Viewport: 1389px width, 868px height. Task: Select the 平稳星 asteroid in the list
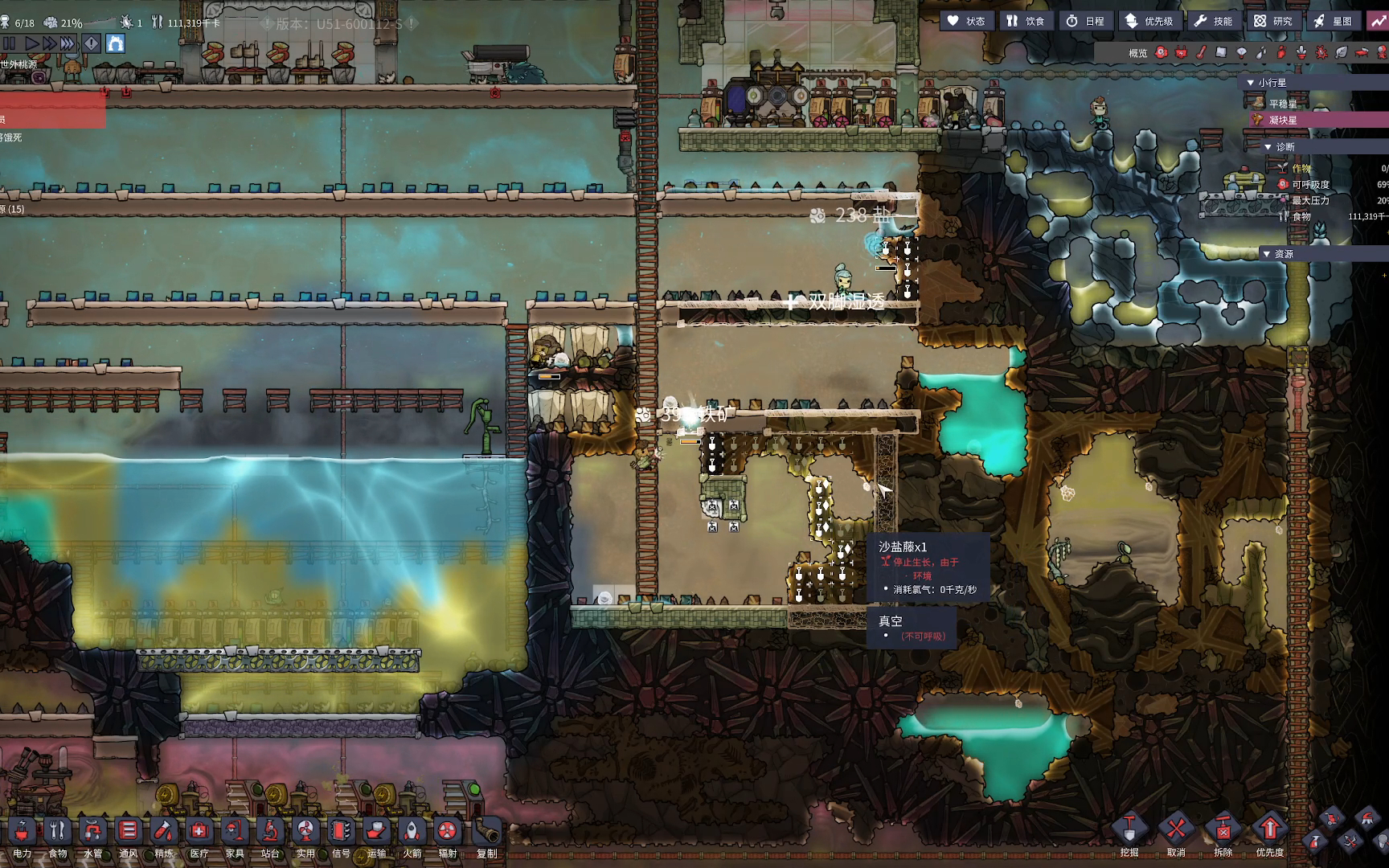tap(1282, 104)
